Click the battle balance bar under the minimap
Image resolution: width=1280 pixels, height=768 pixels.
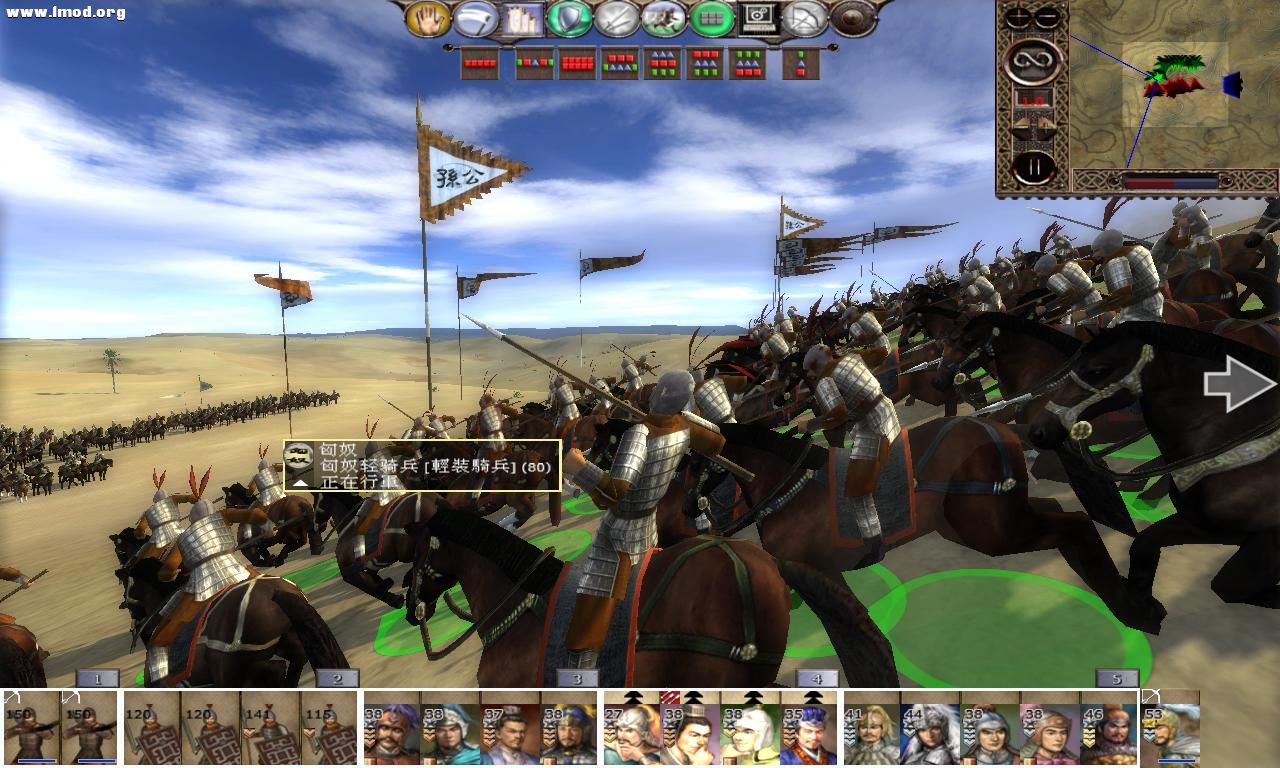1172,182
